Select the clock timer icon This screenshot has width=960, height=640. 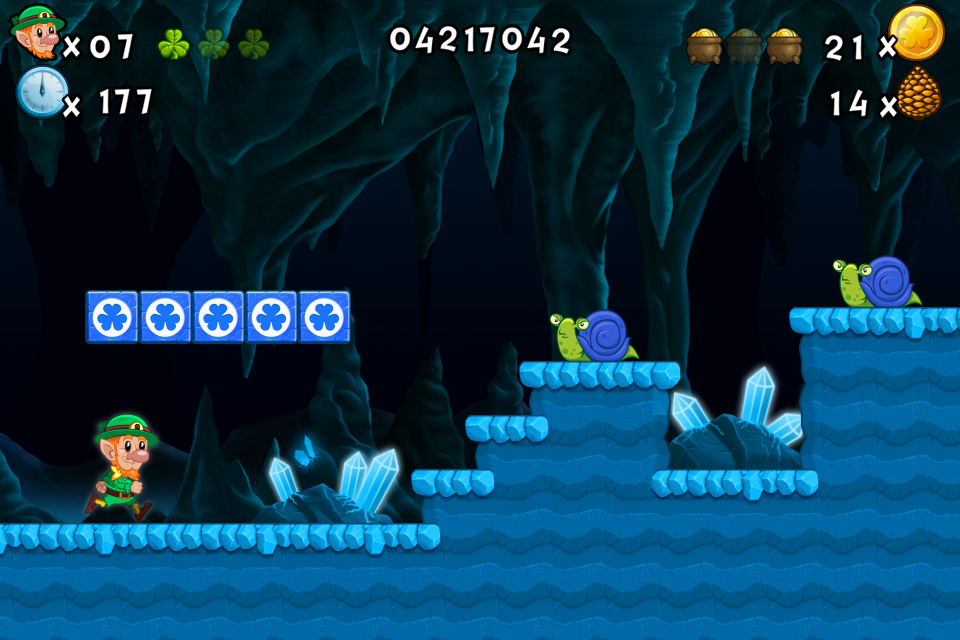pyautogui.click(x=42, y=92)
